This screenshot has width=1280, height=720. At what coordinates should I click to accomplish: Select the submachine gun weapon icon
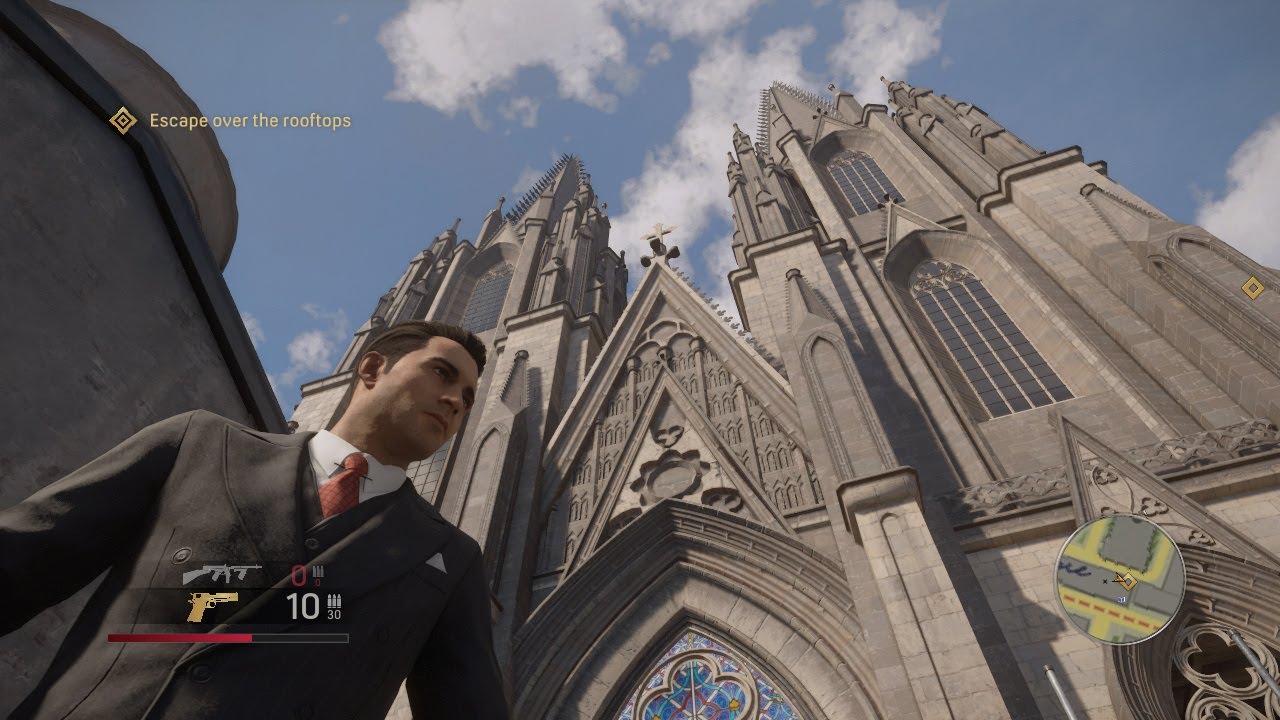click(x=221, y=574)
